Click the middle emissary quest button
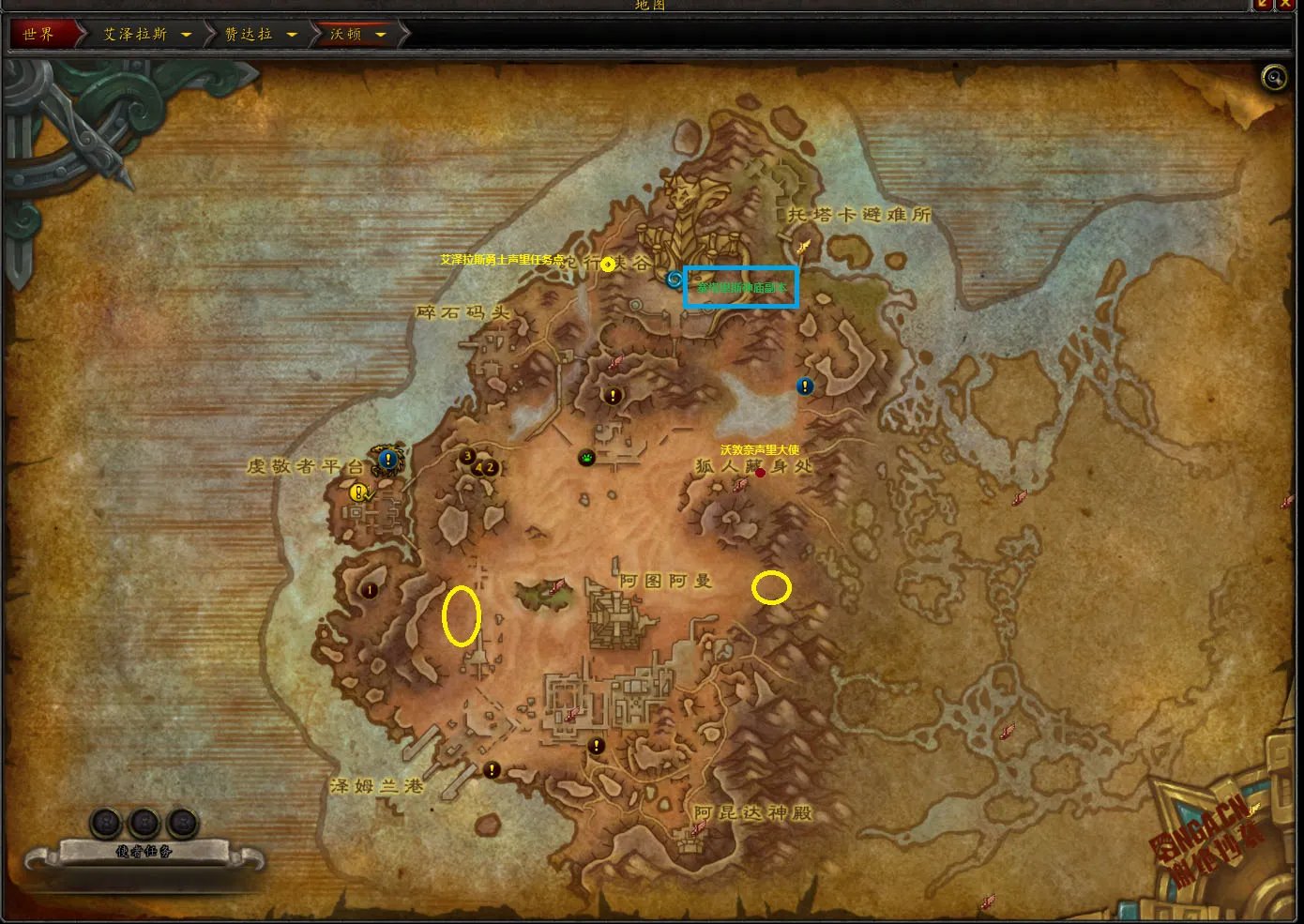 click(x=146, y=823)
